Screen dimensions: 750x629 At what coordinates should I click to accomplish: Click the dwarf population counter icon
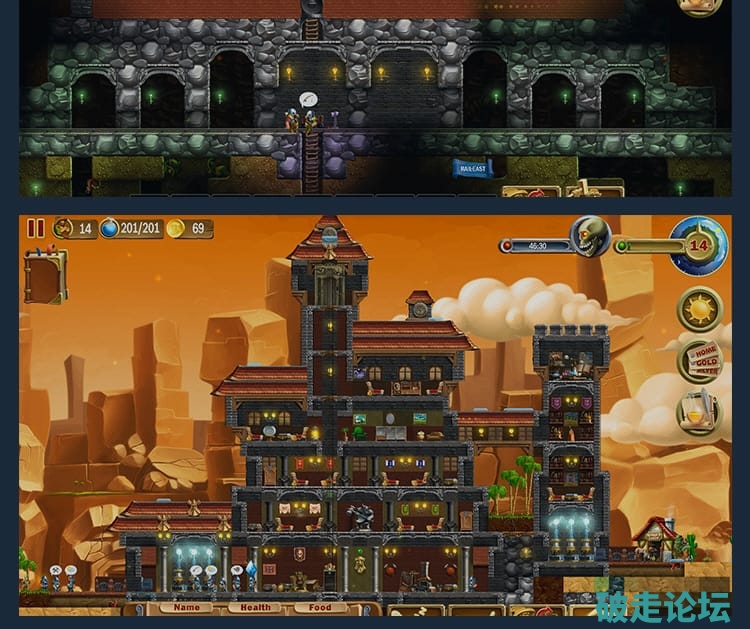click(x=63, y=228)
